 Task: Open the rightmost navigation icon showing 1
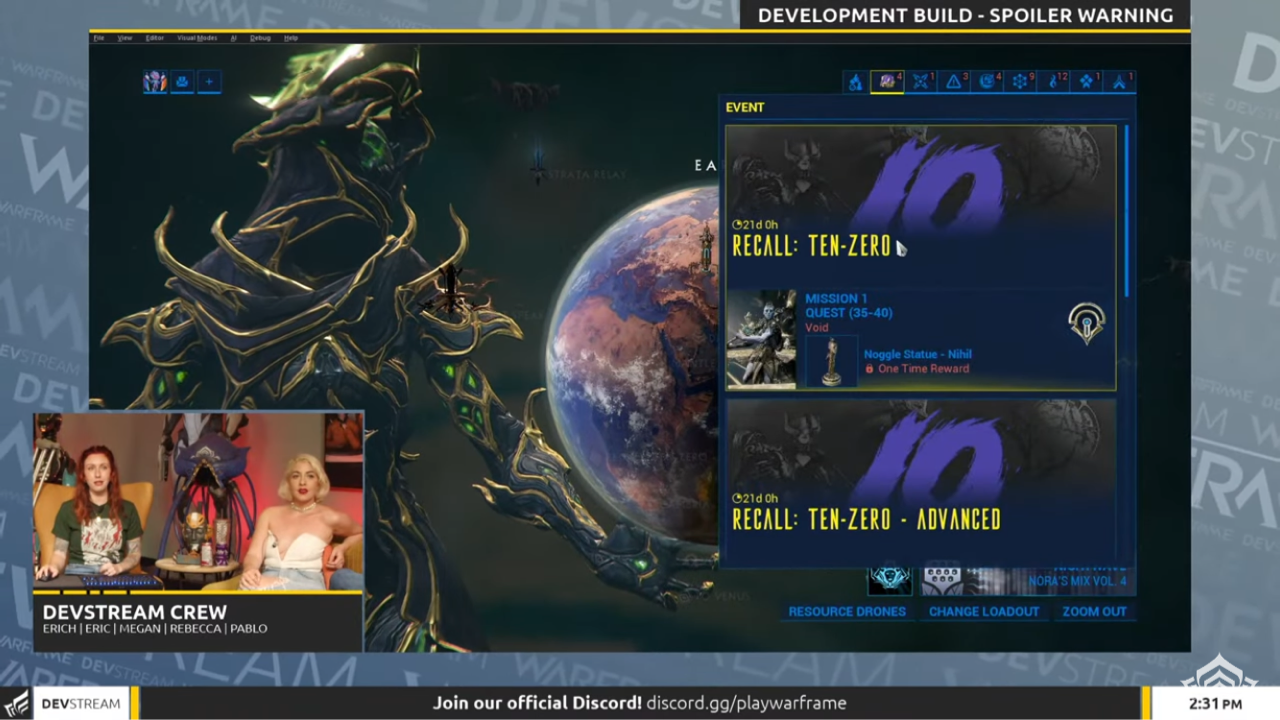pyautogui.click(x=1119, y=82)
